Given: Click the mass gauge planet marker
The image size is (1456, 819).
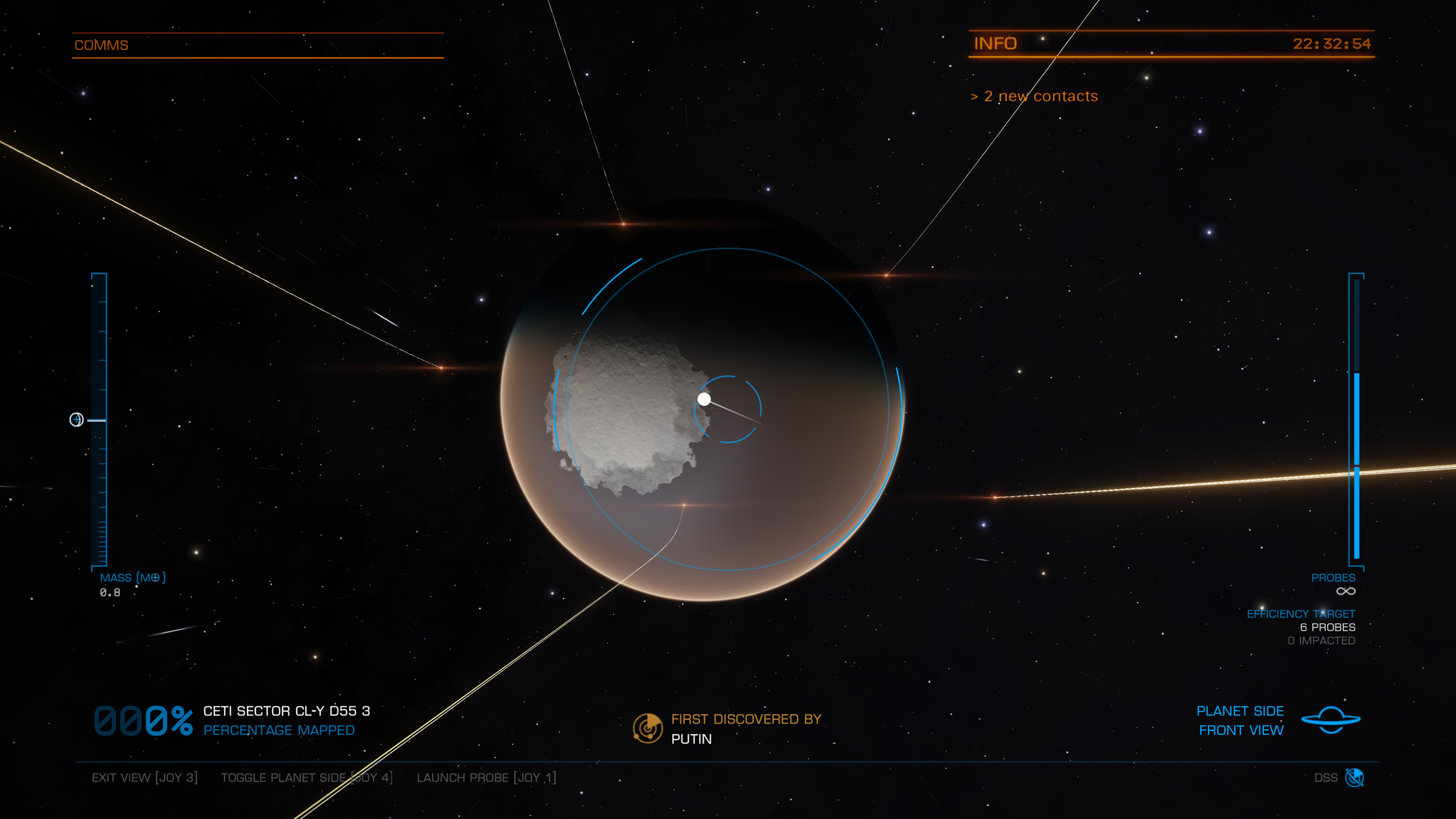Looking at the screenshot, I should (x=76, y=420).
